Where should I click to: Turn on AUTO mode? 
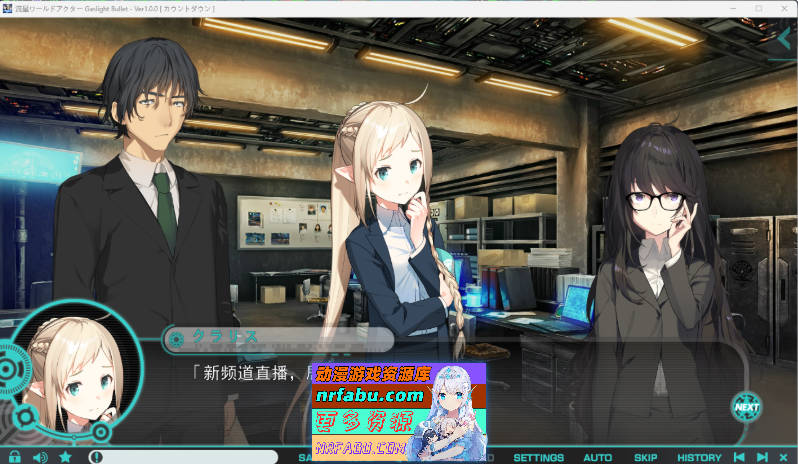tap(597, 457)
